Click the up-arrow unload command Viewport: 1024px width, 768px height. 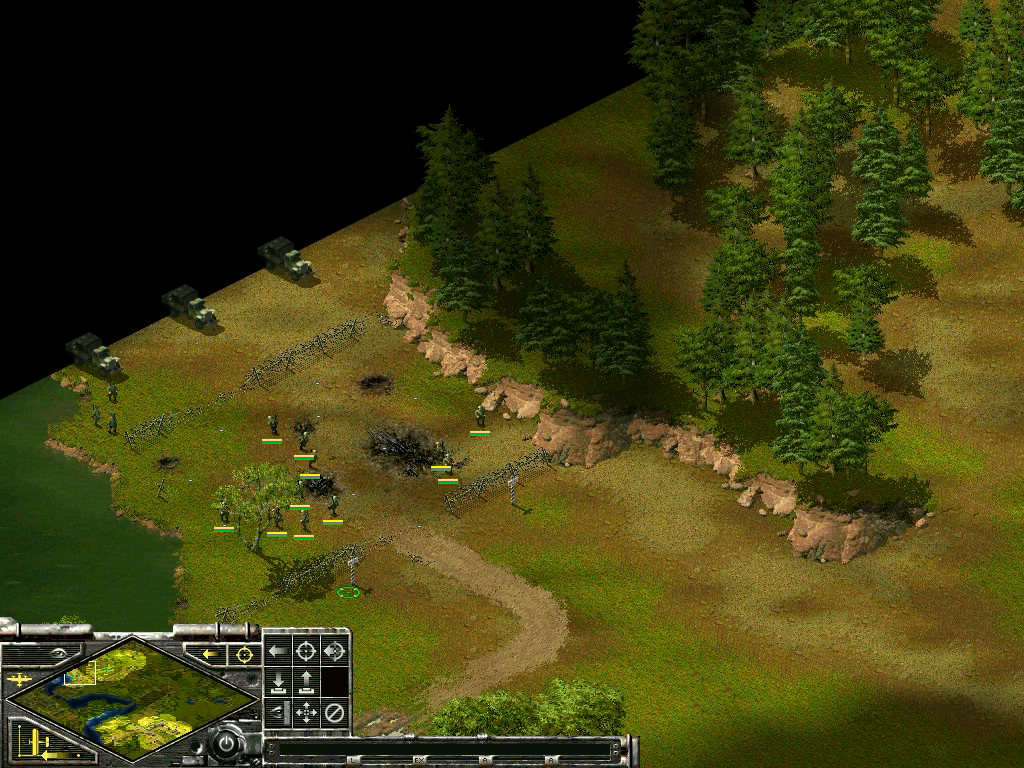tap(306, 682)
